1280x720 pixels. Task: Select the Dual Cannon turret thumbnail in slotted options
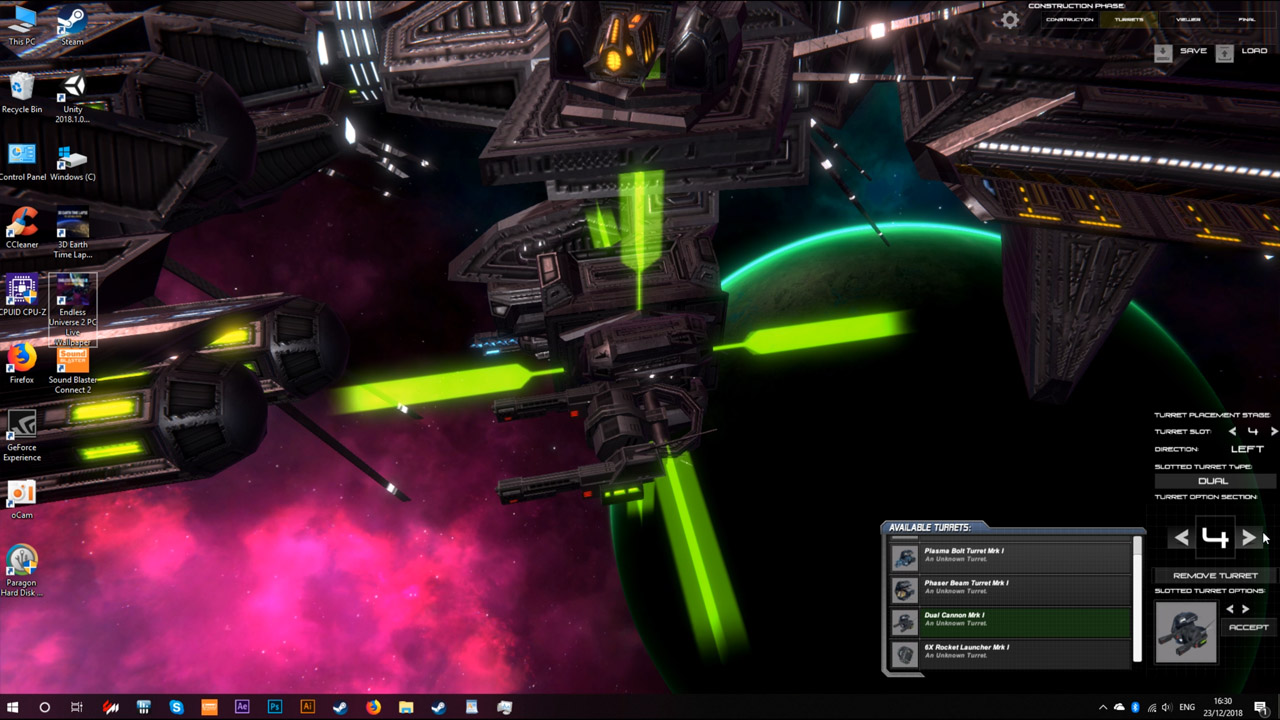(1187, 633)
